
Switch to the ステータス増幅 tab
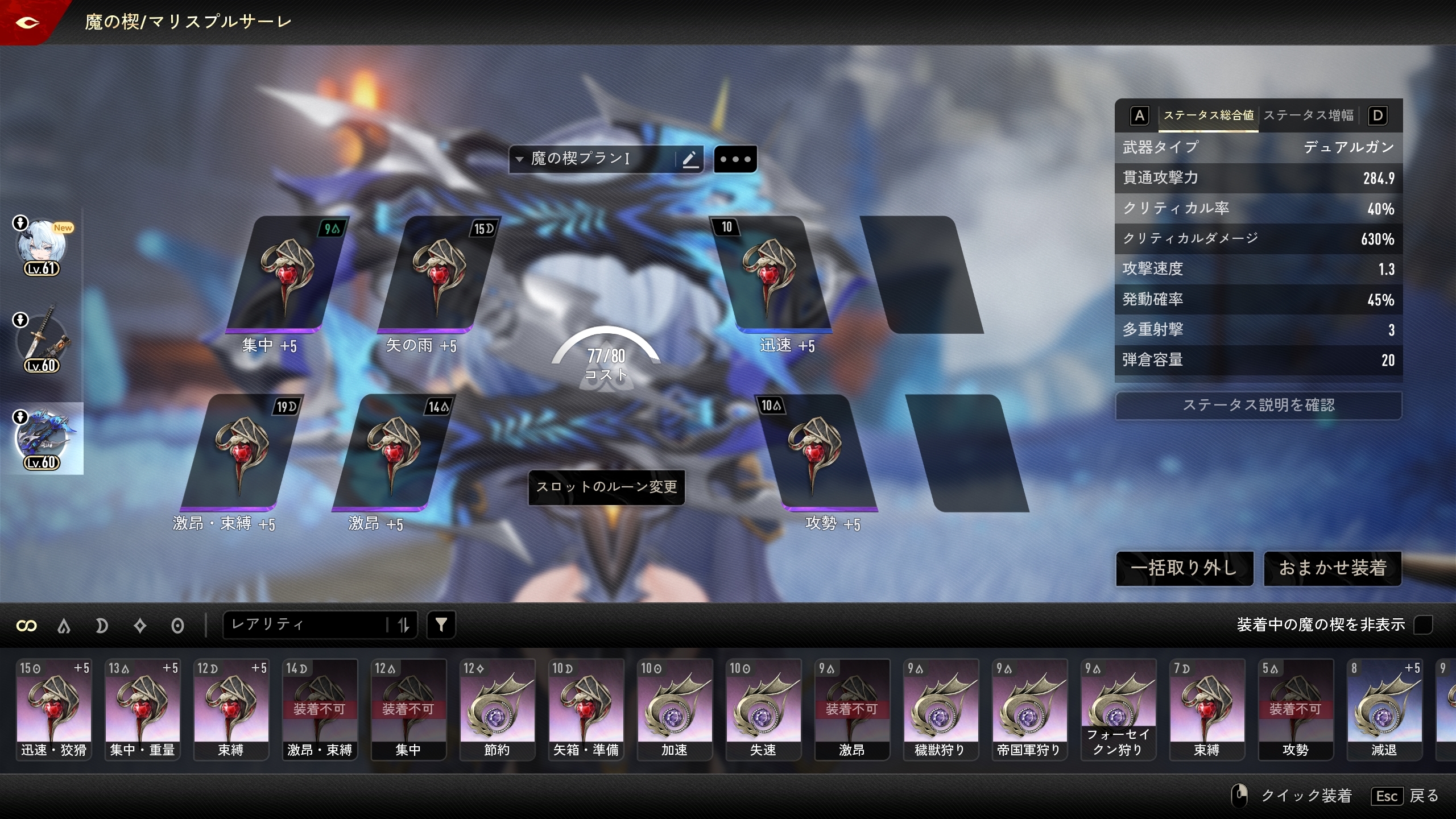click(1308, 115)
